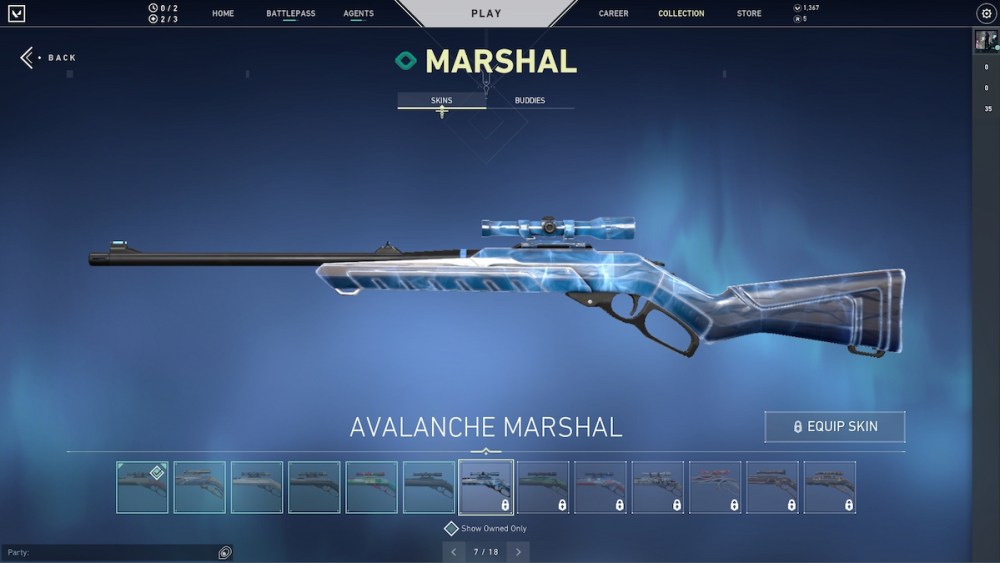
Task: Select the green-tinted Marshal skin thumbnail
Action: click(372, 487)
